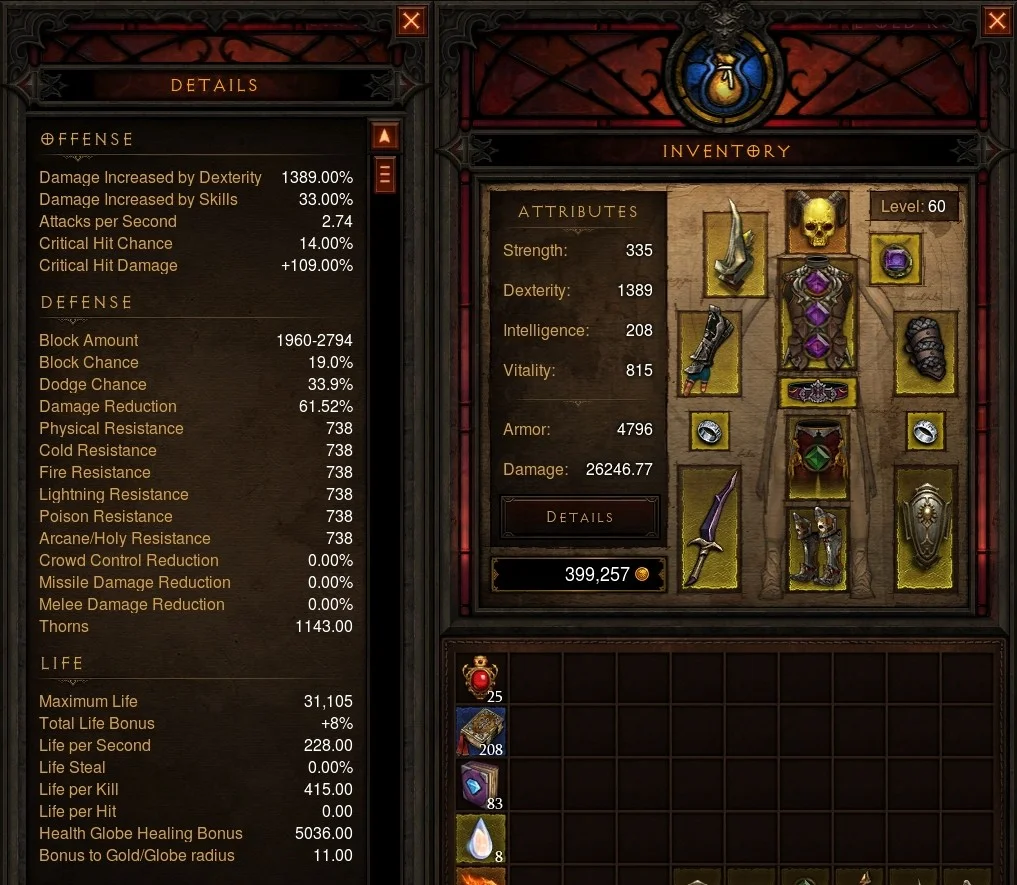The image size is (1017, 885).
Task: Select the white teardrop item stack
Action: coord(481,839)
